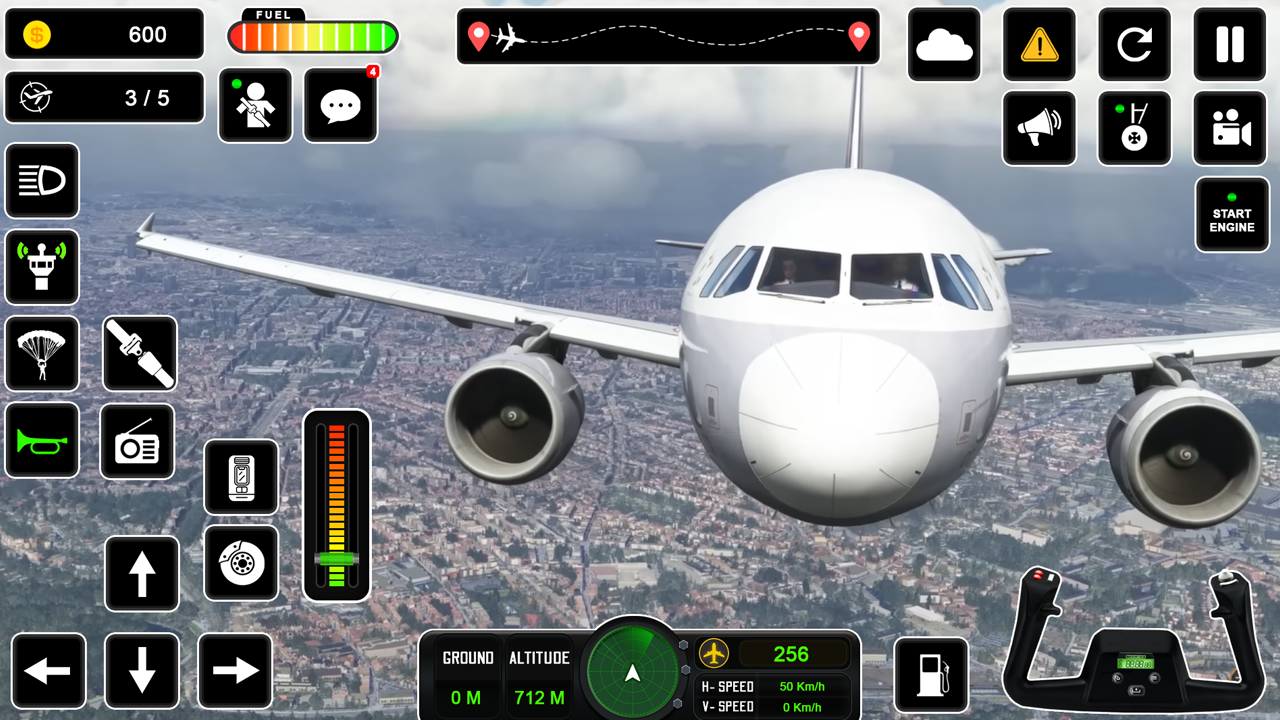Select the seatbelt sign icon

pos(137,354)
